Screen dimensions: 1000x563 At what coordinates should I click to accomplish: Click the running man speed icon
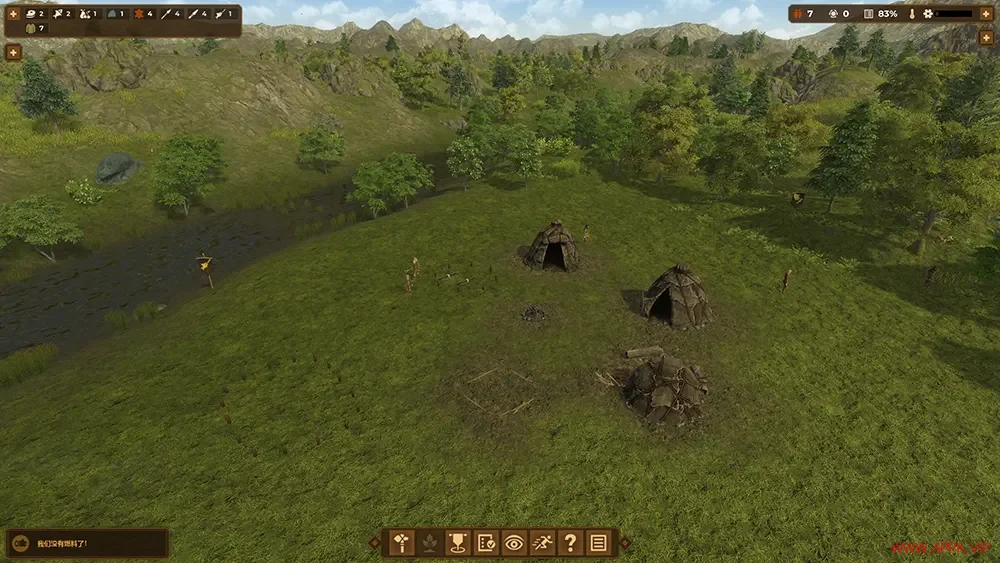542,543
